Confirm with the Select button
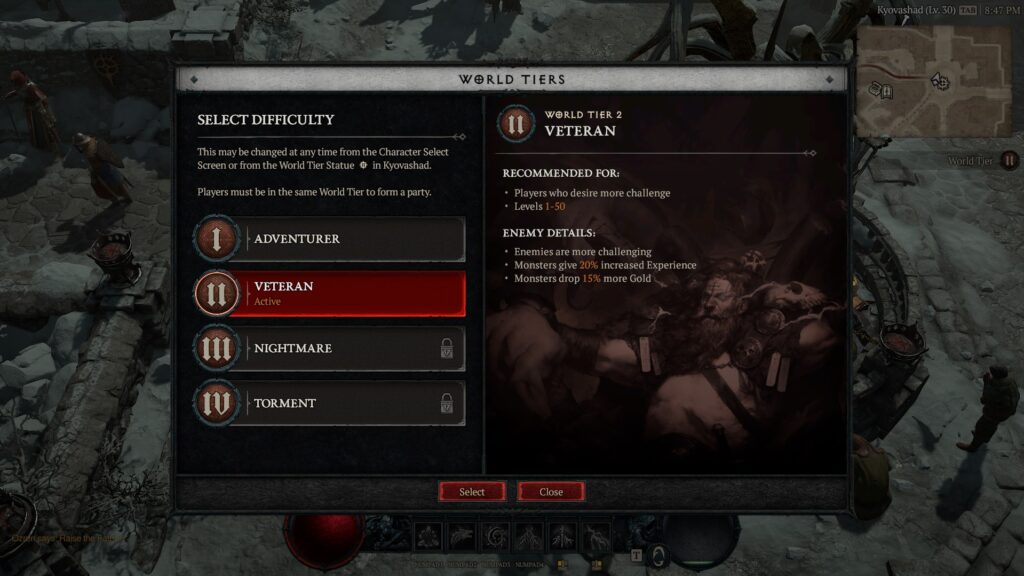 472,492
